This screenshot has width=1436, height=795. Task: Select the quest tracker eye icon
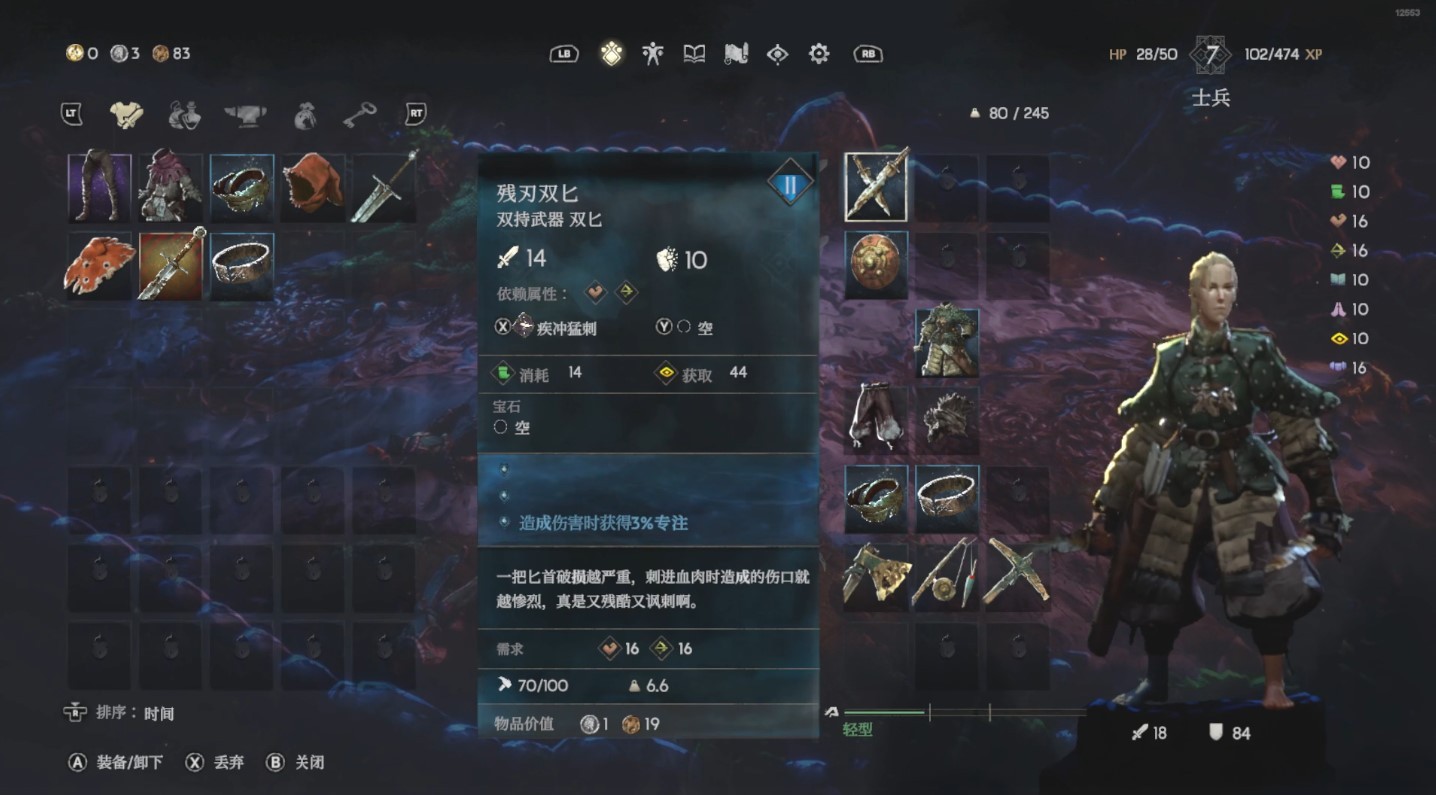[x=779, y=53]
